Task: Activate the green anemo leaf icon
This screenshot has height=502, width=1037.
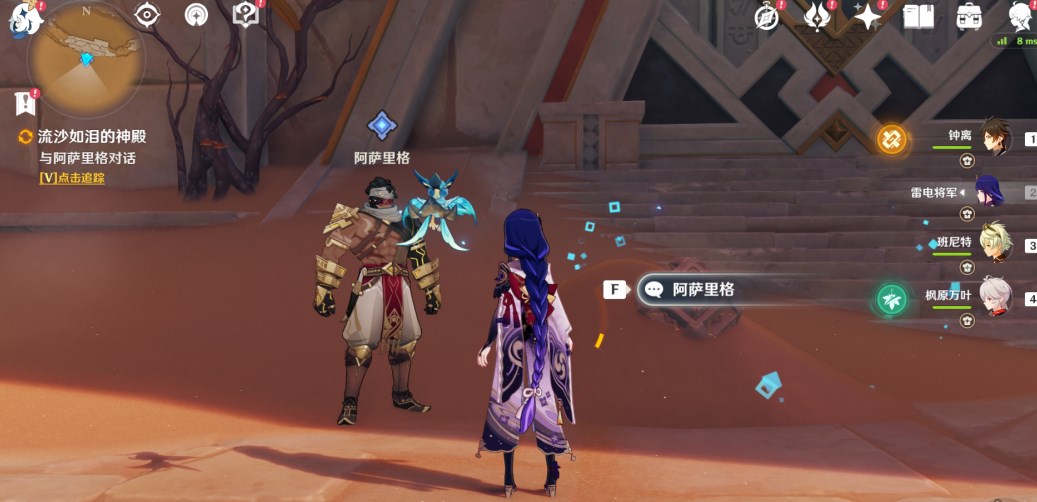Action: (x=891, y=299)
